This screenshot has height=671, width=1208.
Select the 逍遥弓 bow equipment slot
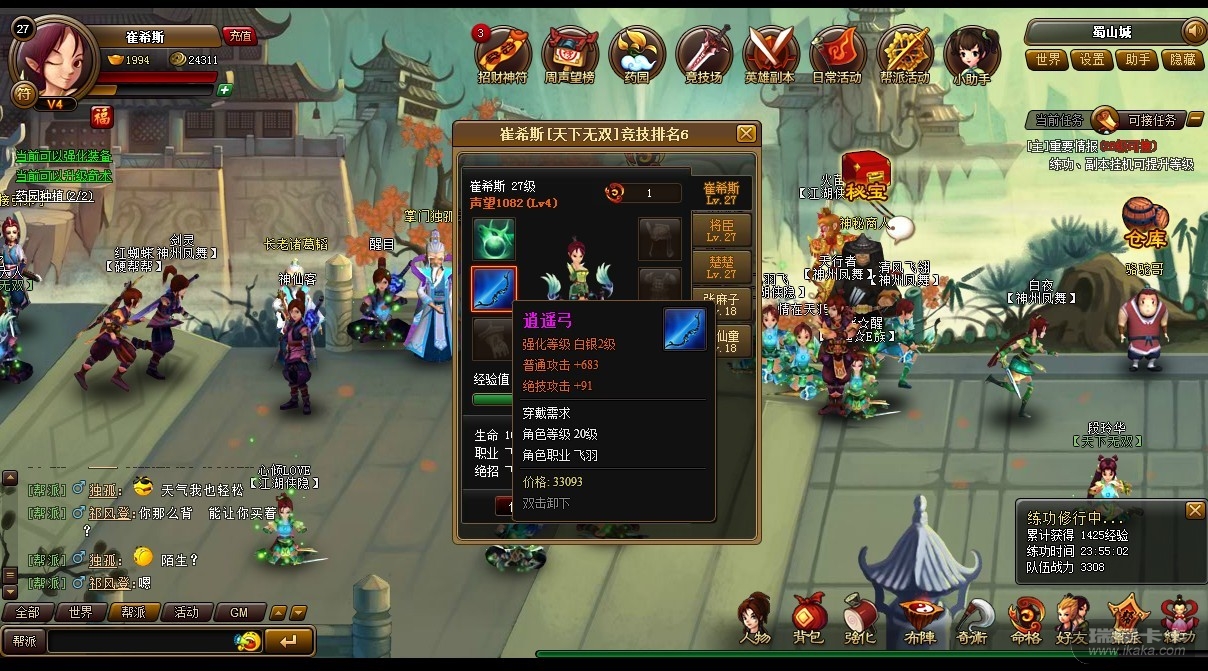pos(494,290)
